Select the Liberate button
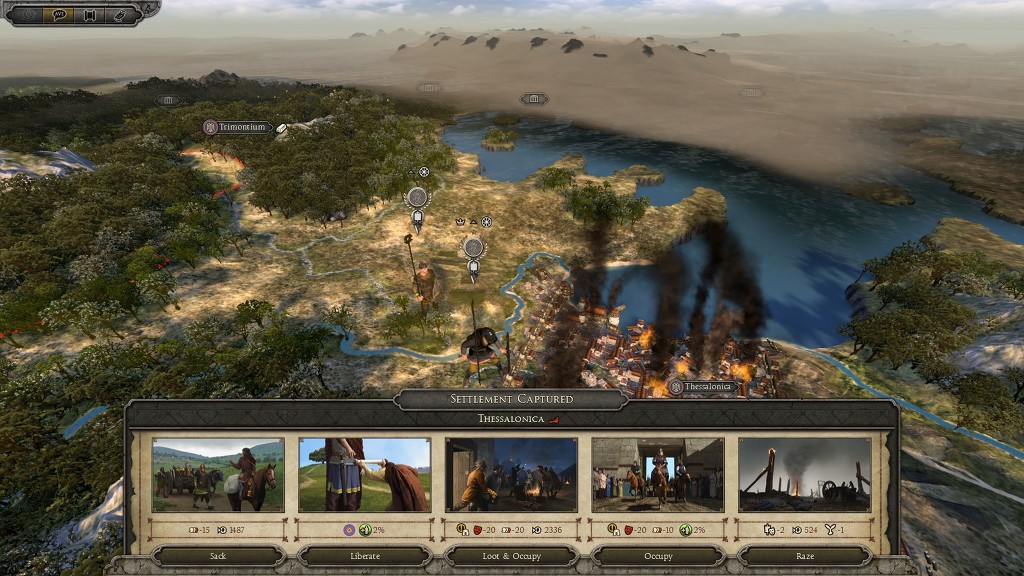 364,555
